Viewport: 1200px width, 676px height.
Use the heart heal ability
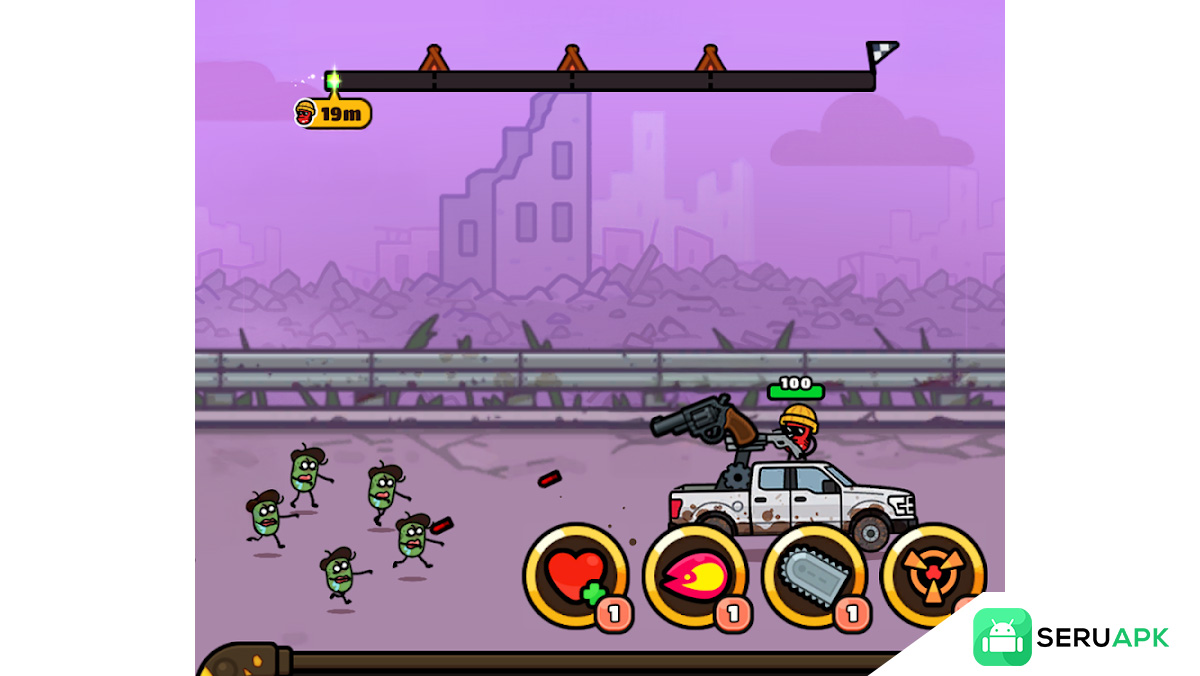575,576
